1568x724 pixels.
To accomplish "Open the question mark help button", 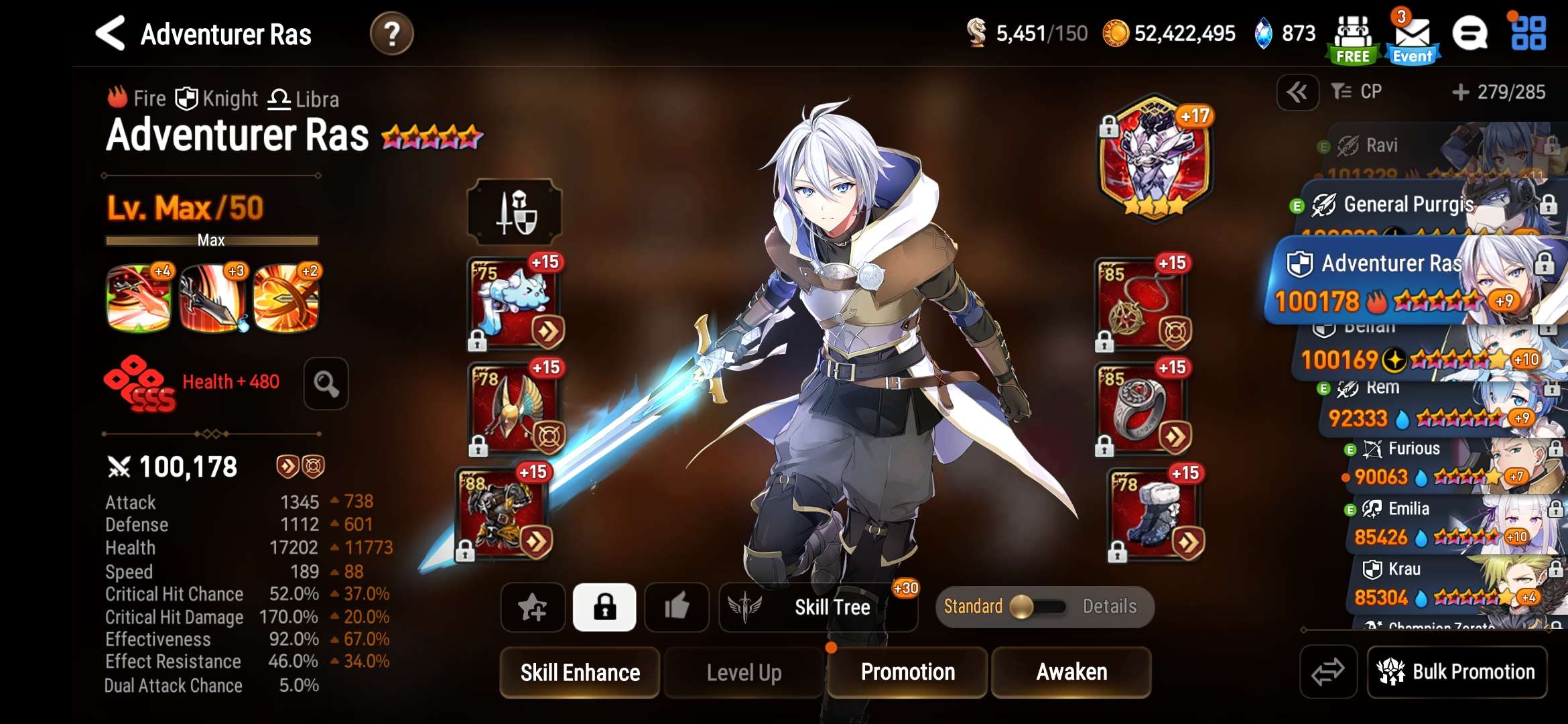I will (392, 34).
